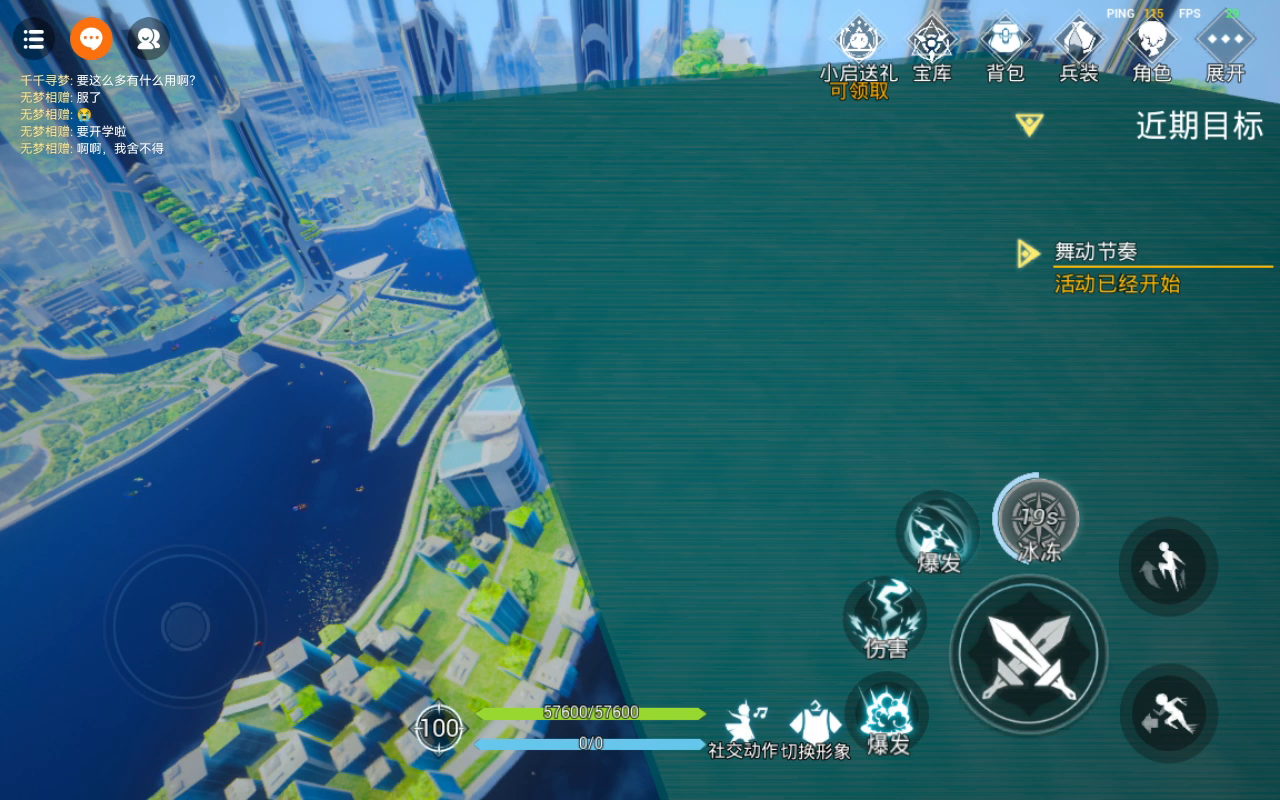Viewport: 1280px width, 800px height.
Task: Open the friends list icon
Action: [149, 39]
